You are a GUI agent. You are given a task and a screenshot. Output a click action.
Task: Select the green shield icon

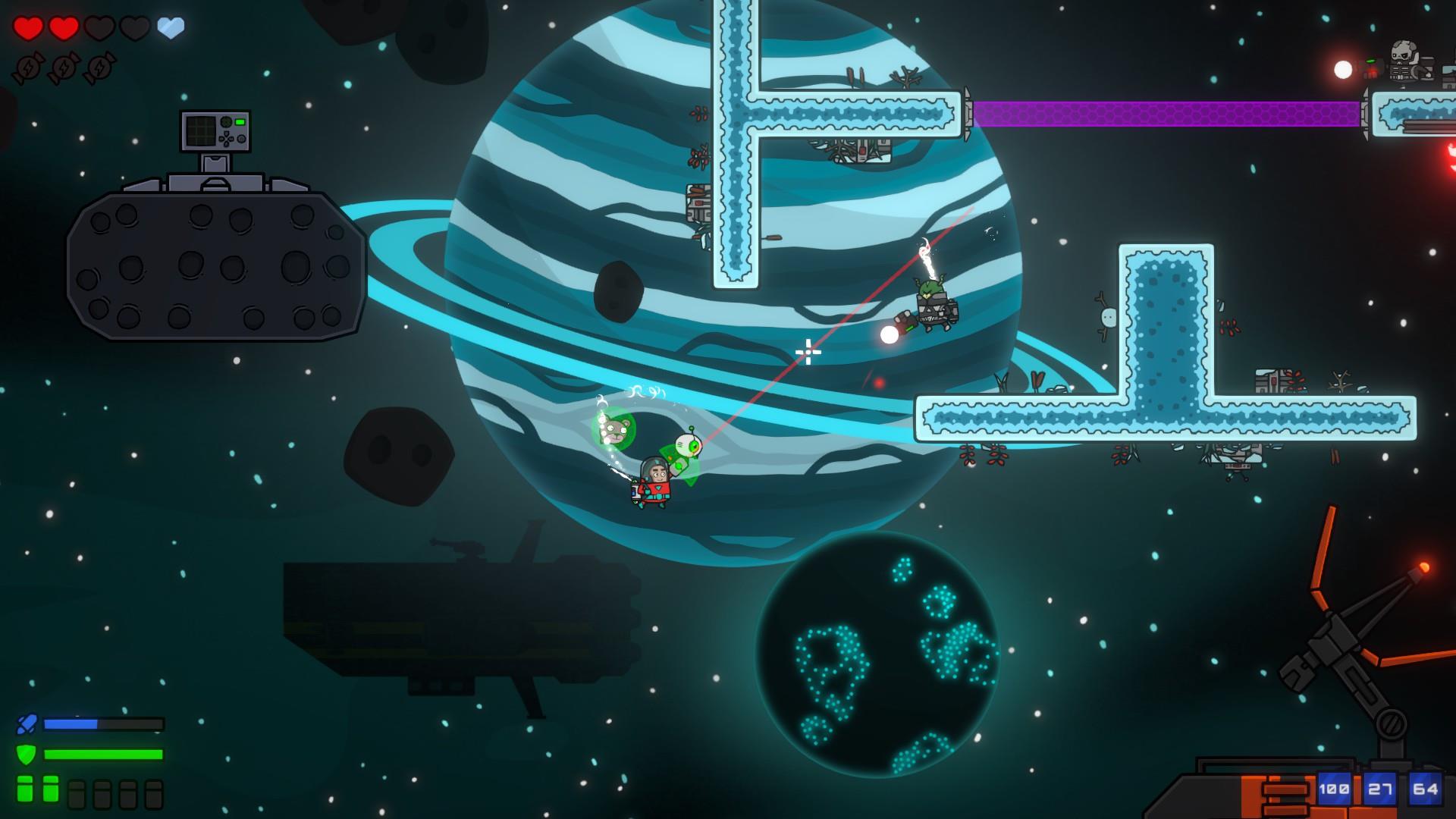click(27, 755)
